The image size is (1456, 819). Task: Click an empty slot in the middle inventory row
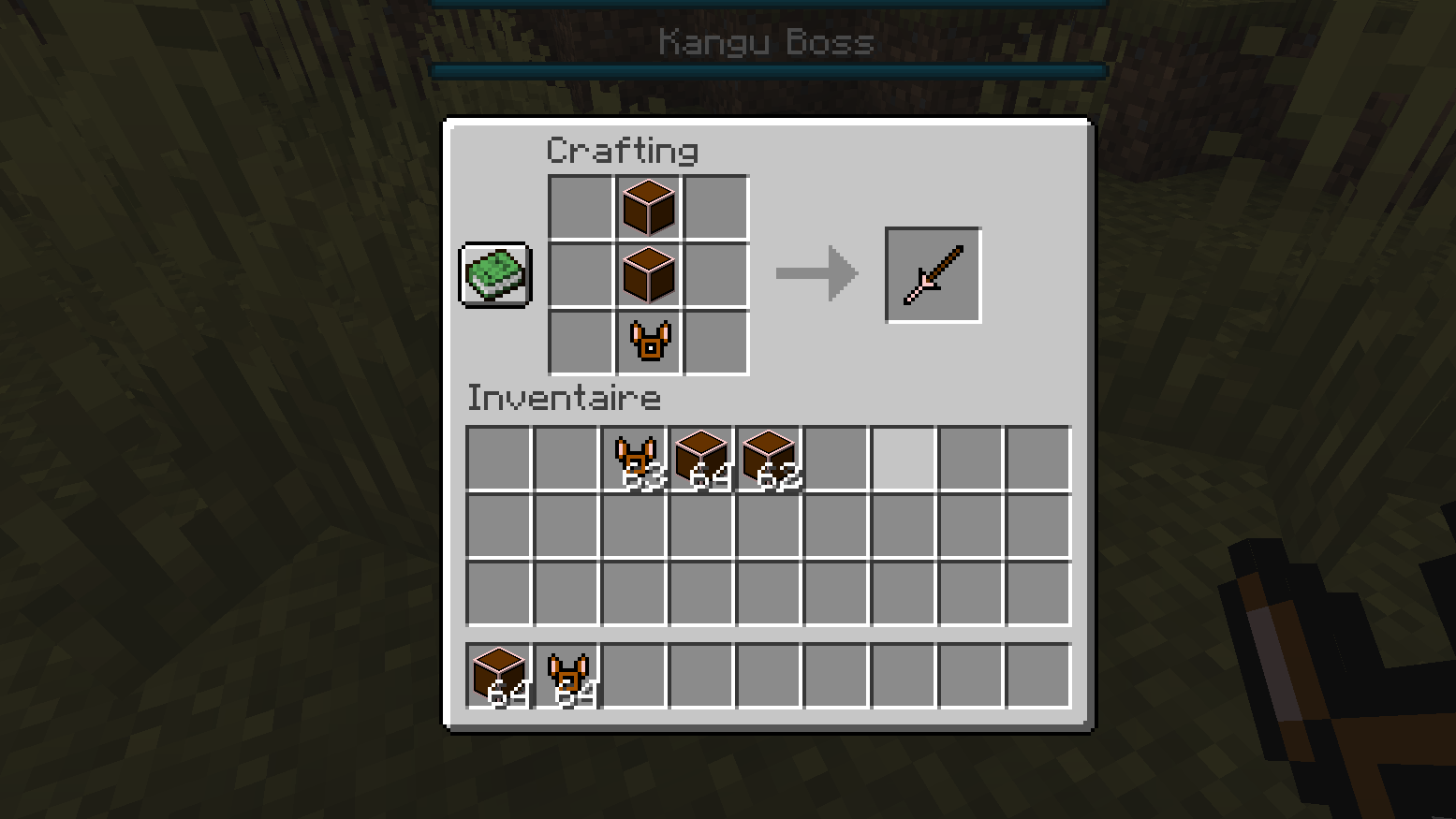(x=633, y=525)
